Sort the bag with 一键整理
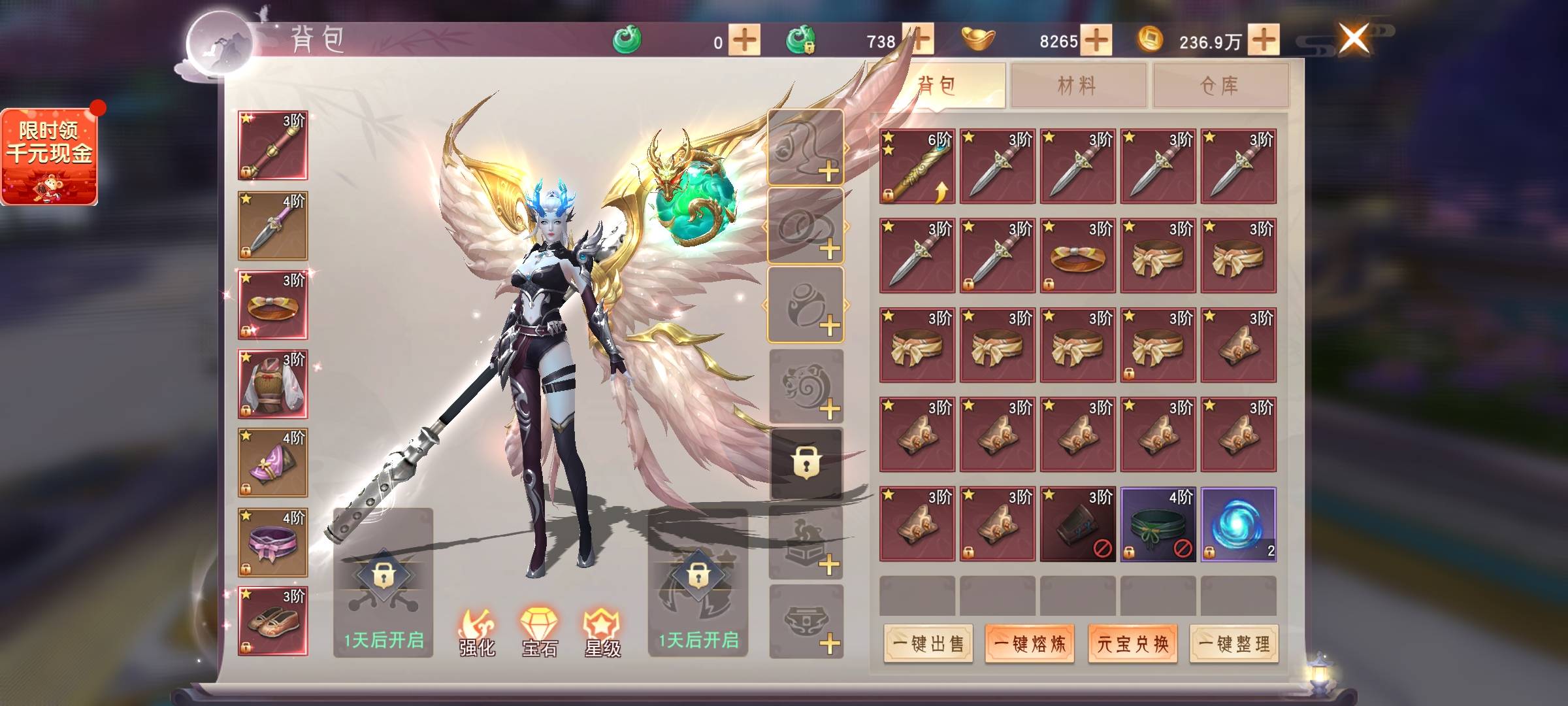The height and width of the screenshot is (706, 1568). tap(1233, 645)
